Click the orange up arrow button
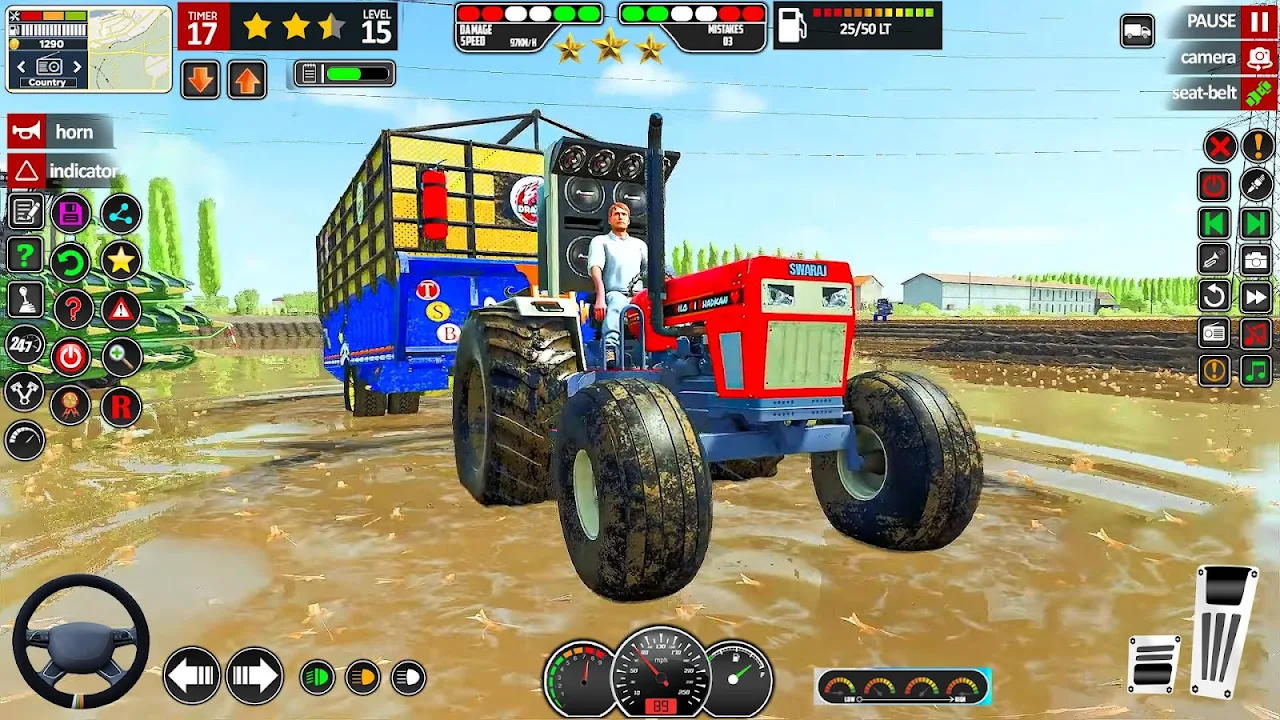This screenshot has height=720, width=1280. click(247, 80)
